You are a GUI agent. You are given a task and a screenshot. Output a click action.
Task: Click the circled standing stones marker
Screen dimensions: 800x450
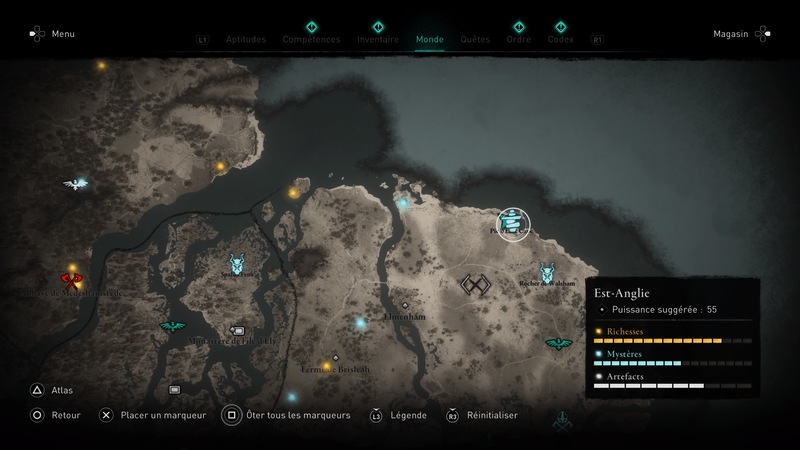pyautogui.click(x=514, y=224)
